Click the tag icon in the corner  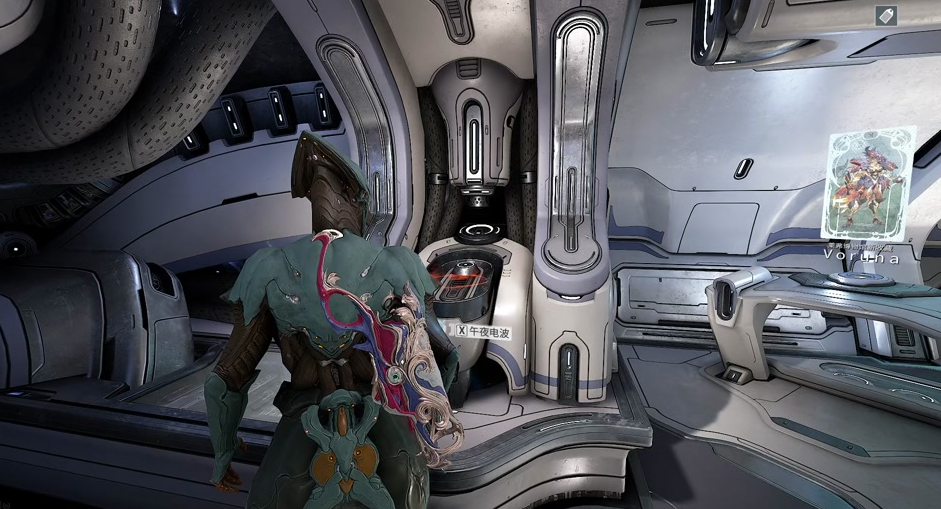[x=885, y=15]
